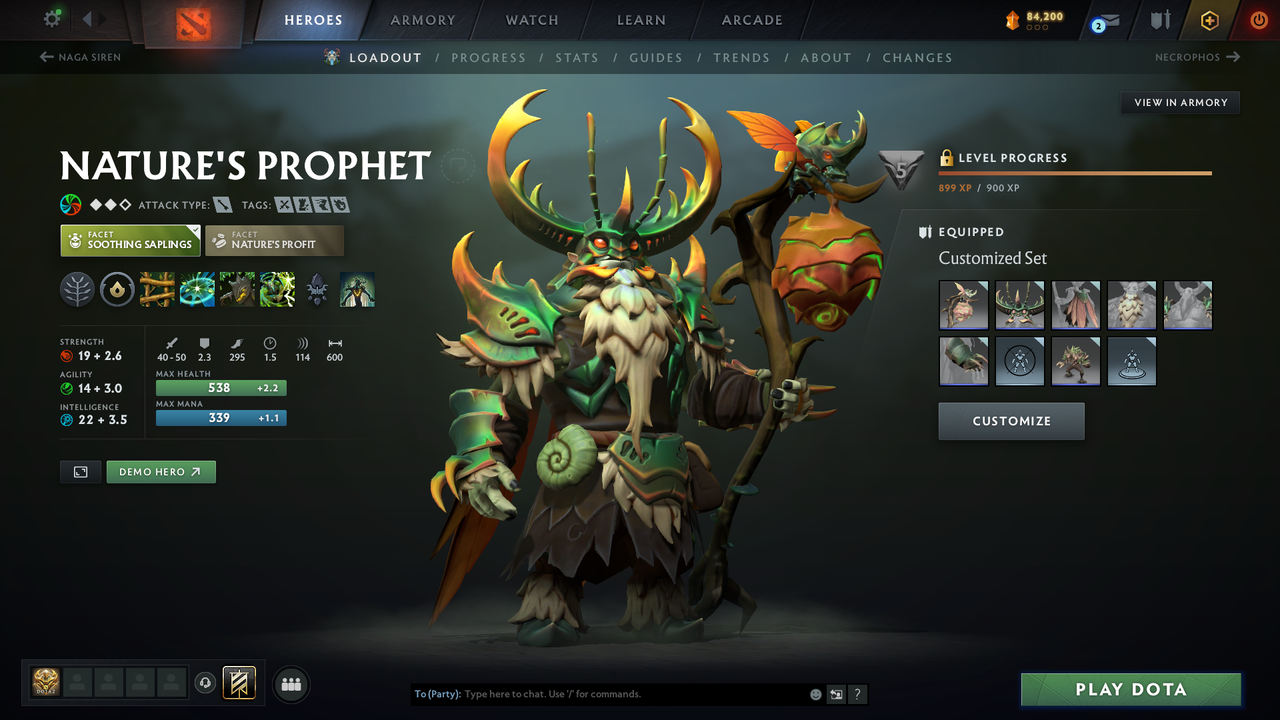
Task: Click the voice chat headset icon
Action: coord(206,683)
